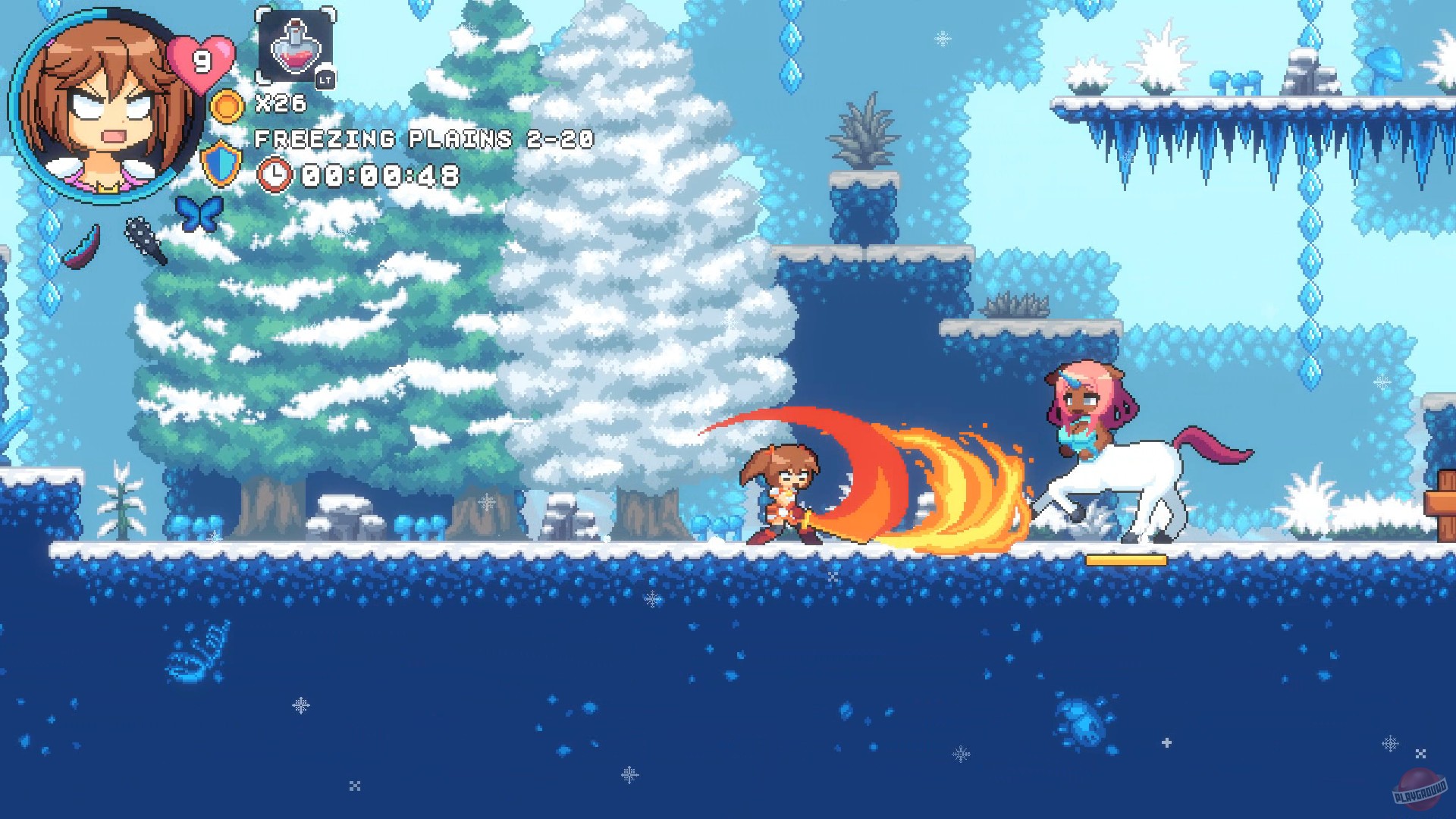
Task: Open the clock timer icon in the HUD
Action: click(275, 175)
